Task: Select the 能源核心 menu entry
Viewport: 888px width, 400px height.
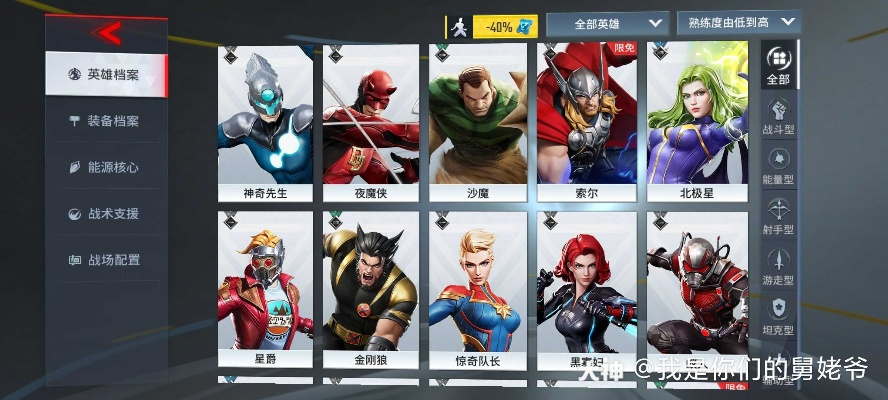Action: click(x=105, y=167)
